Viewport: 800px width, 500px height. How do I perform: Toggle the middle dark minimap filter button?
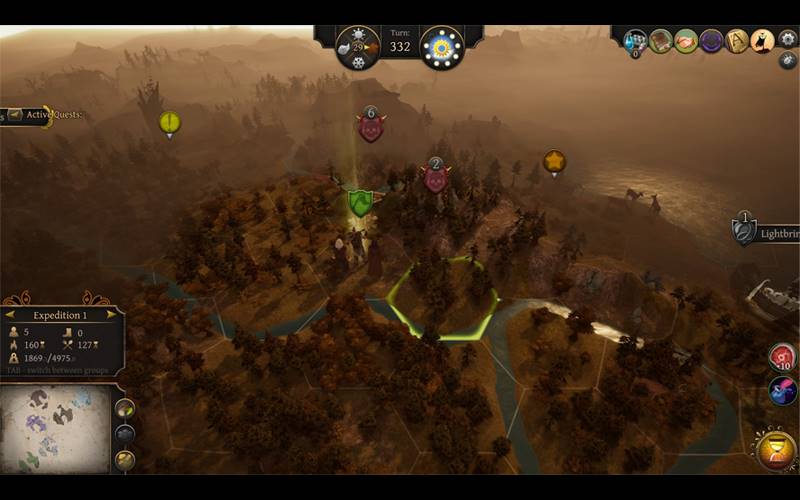coord(125,433)
